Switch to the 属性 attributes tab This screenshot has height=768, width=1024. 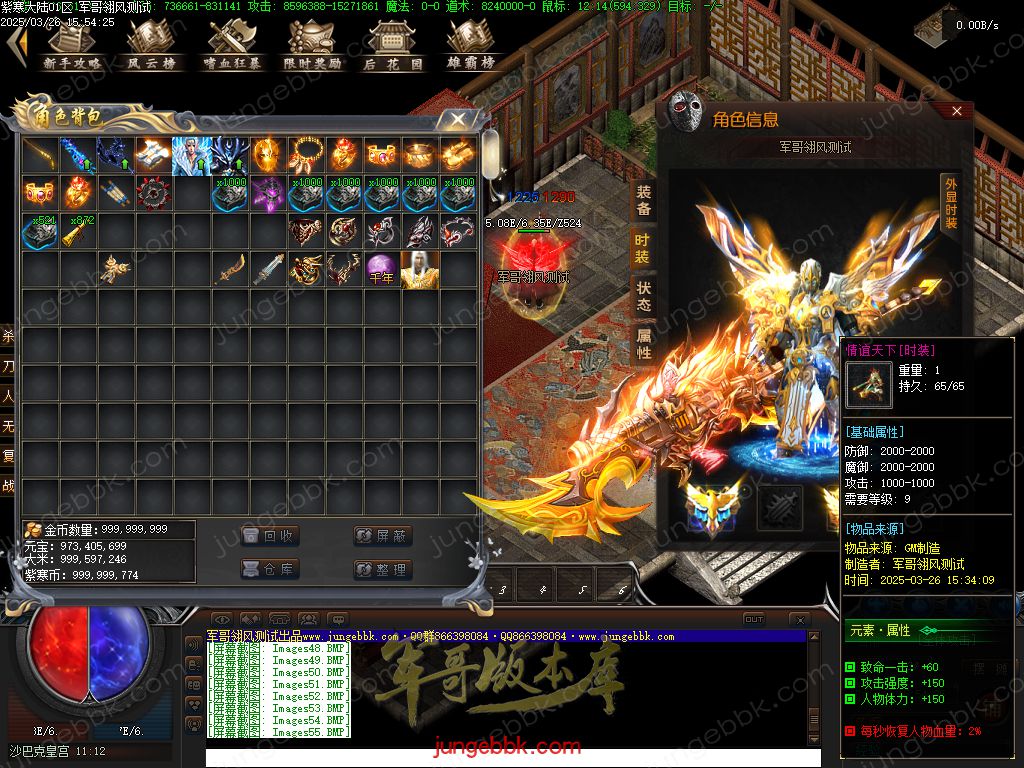[643, 342]
